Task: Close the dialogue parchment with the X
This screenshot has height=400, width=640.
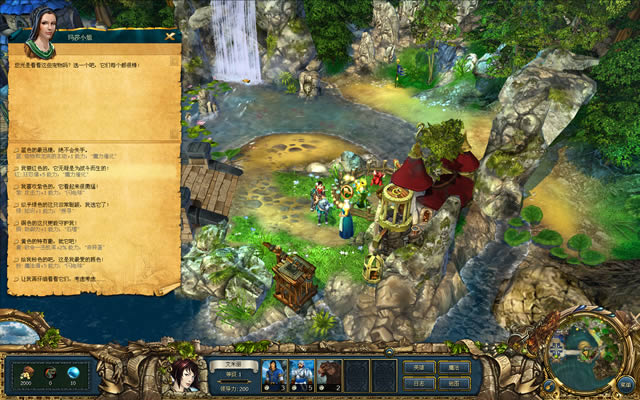Action: (x=171, y=37)
